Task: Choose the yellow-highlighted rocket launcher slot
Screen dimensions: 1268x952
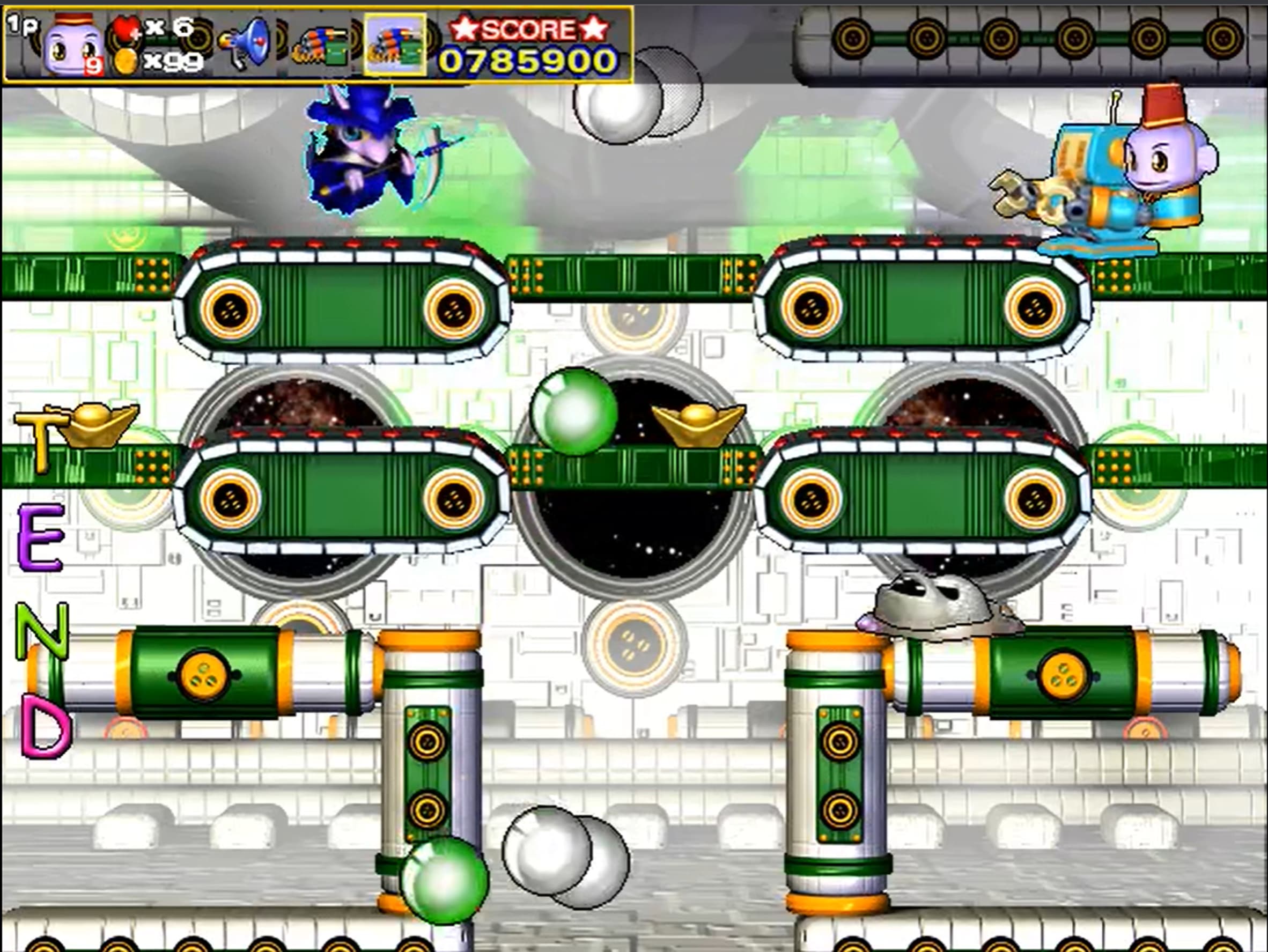Action: point(395,45)
